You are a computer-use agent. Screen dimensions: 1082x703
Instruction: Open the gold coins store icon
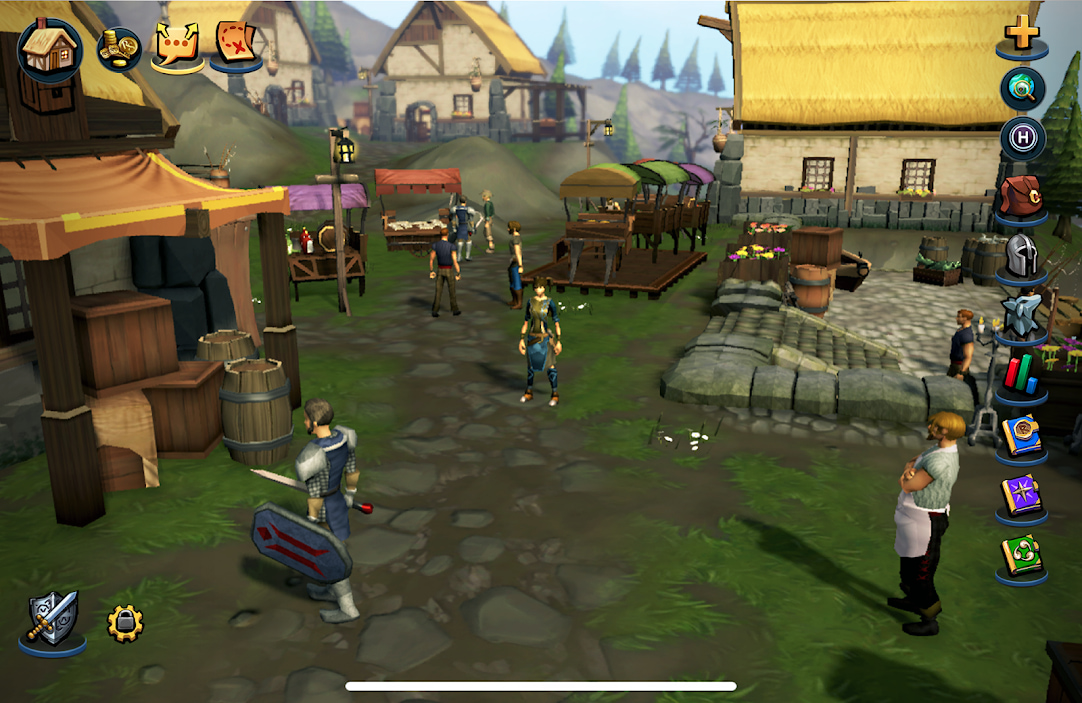118,48
